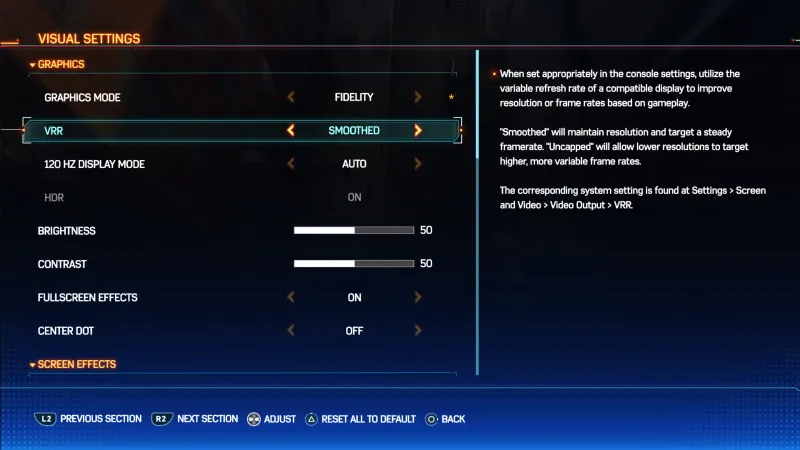
Task: Click right arrow of 120 Hz Display Mode
Action: coord(418,164)
